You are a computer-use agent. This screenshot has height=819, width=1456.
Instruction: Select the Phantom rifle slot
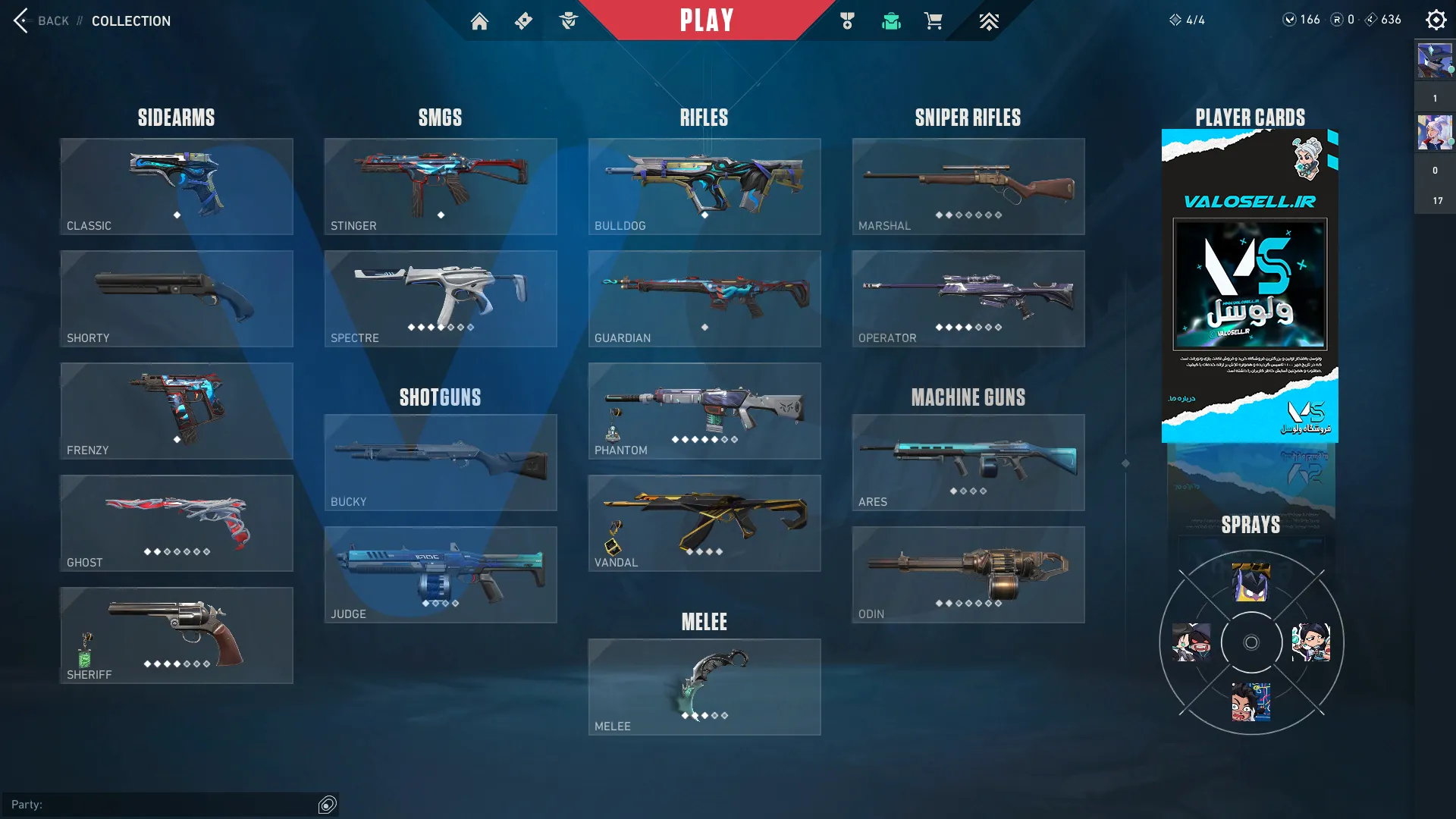(704, 411)
